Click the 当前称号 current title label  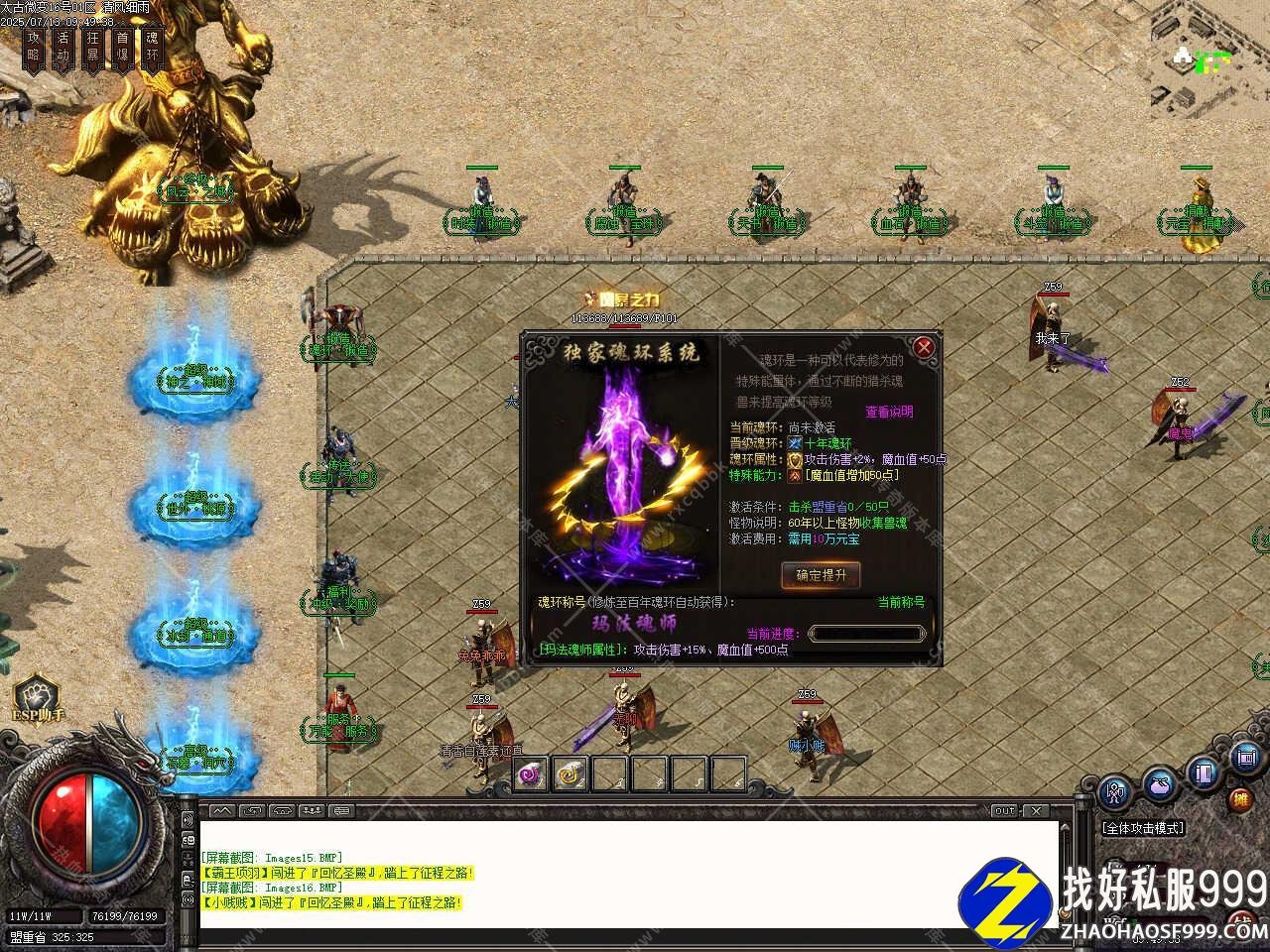[901, 602]
